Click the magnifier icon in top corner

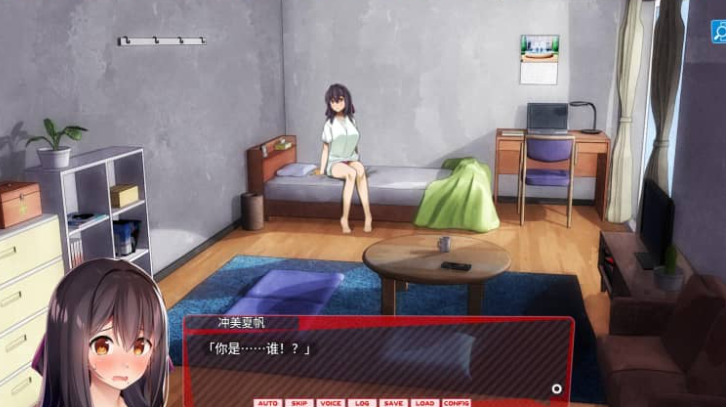point(718,32)
